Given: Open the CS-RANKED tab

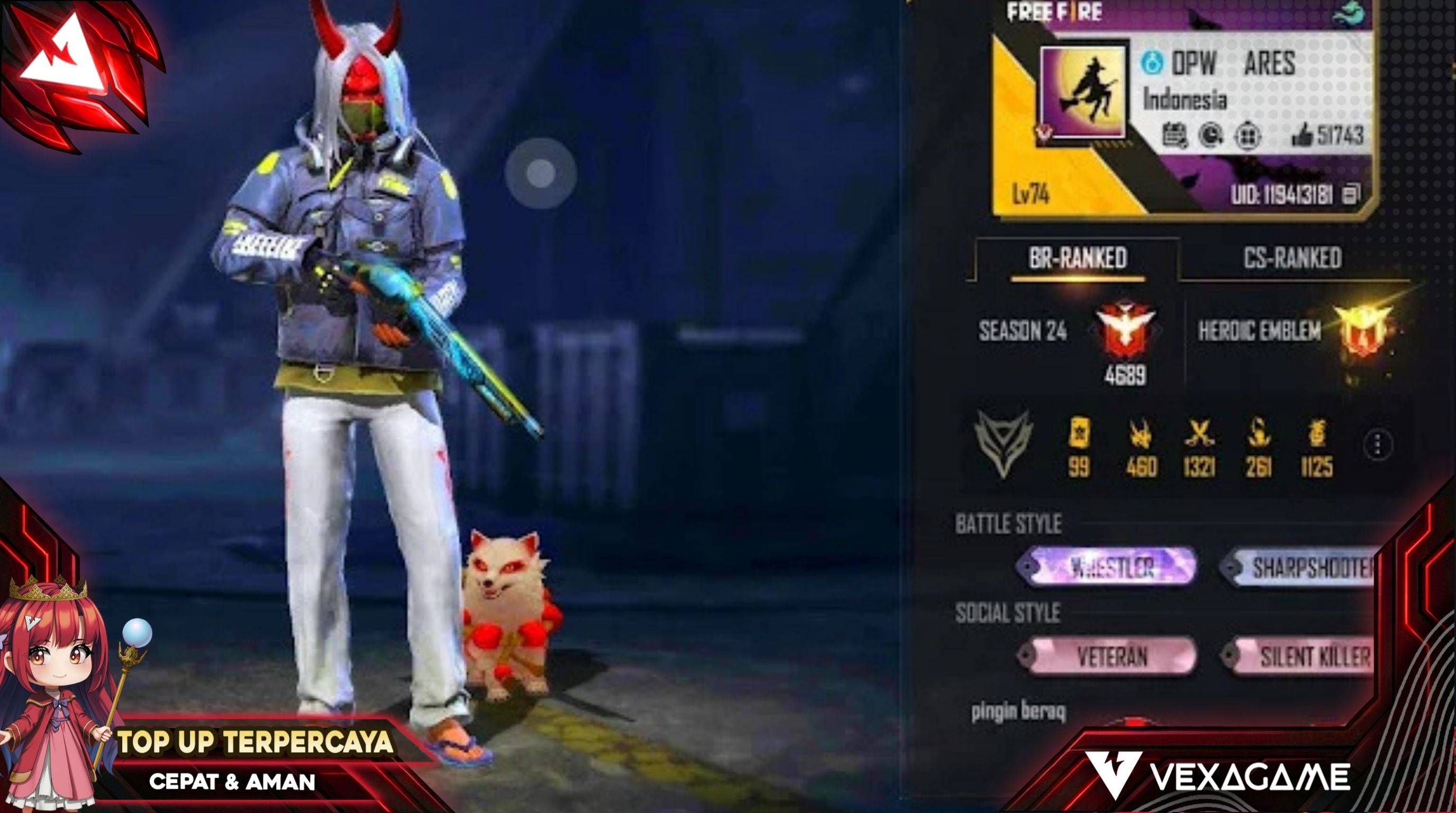Looking at the screenshot, I should pos(1292,258).
